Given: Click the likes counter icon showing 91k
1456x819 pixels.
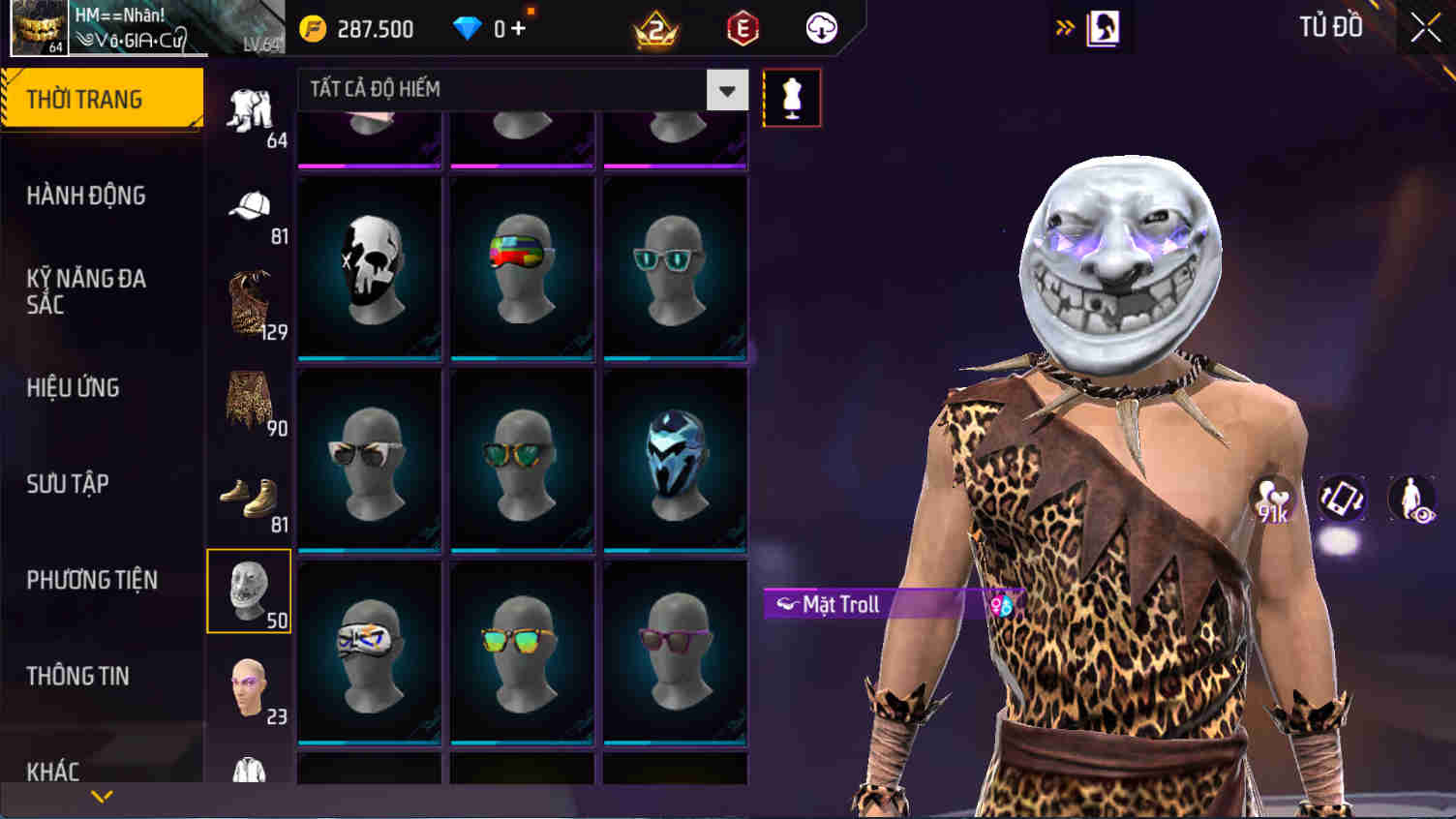Looking at the screenshot, I should pyautogui.click(x=1275, y=500).
